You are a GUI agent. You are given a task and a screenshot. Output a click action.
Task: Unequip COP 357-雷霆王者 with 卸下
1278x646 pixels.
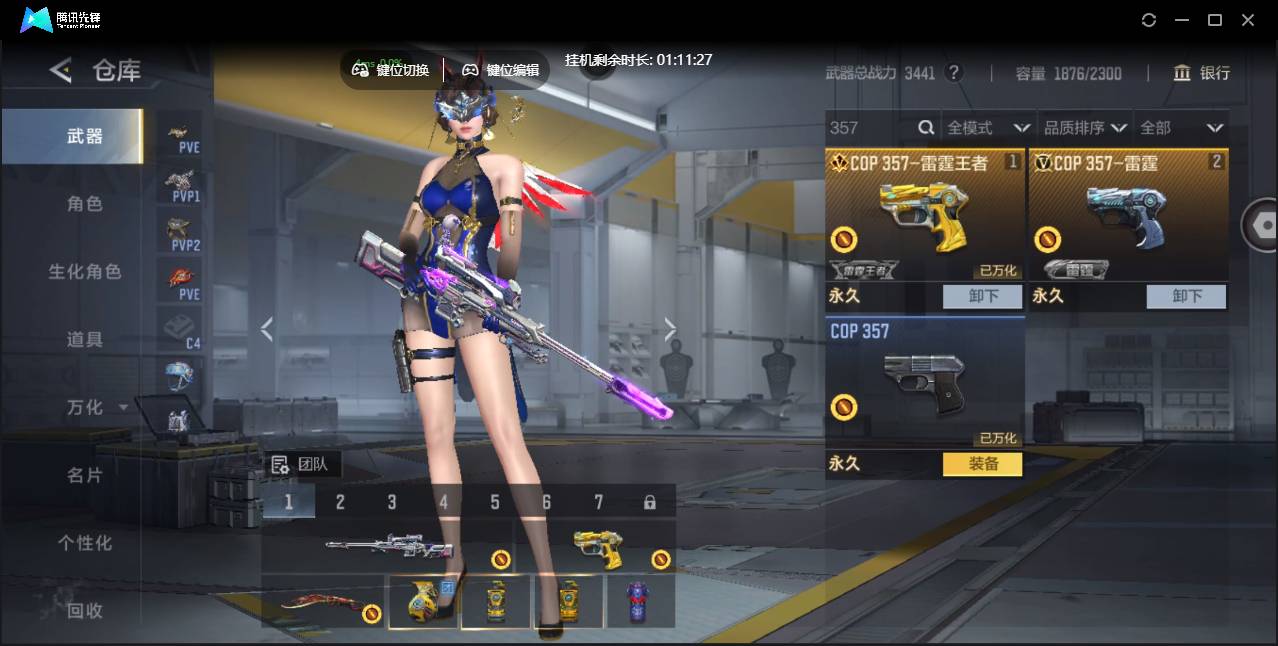[982, 296]
